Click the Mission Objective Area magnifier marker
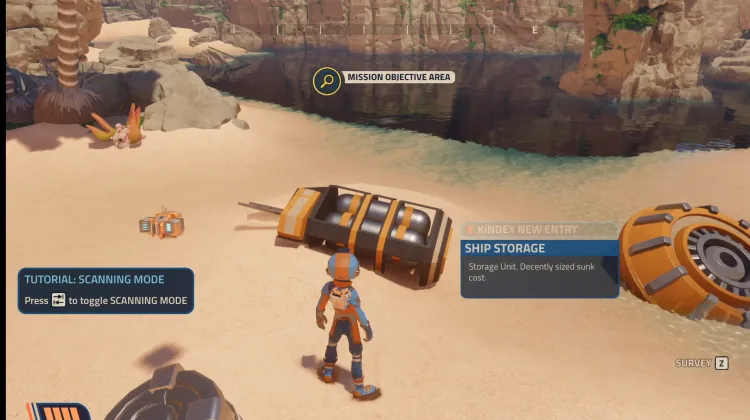The height and width of the screenshot is (420, 750). (x=327, y=80)
